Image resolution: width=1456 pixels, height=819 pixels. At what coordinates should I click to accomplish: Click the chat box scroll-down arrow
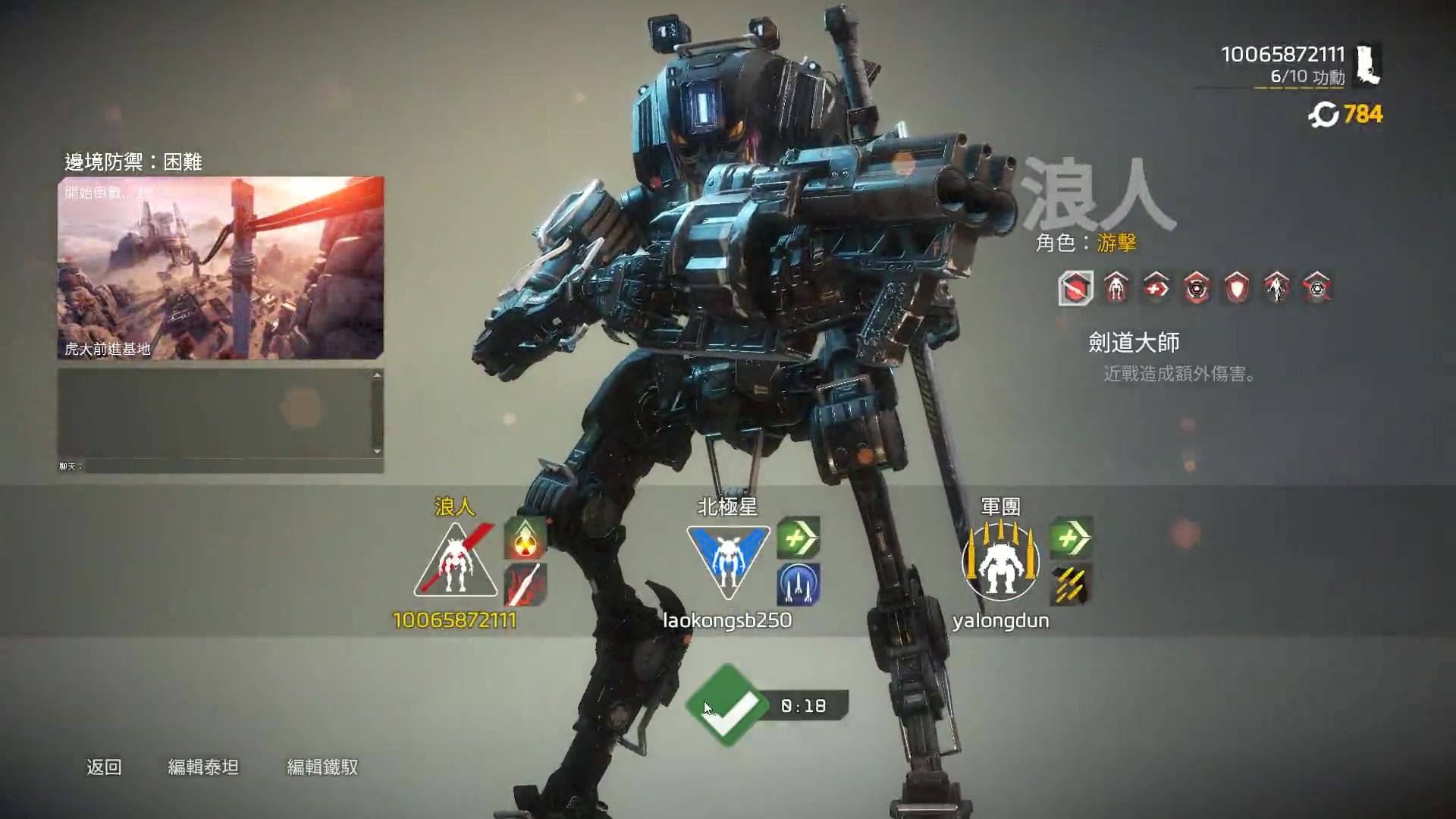377,451
